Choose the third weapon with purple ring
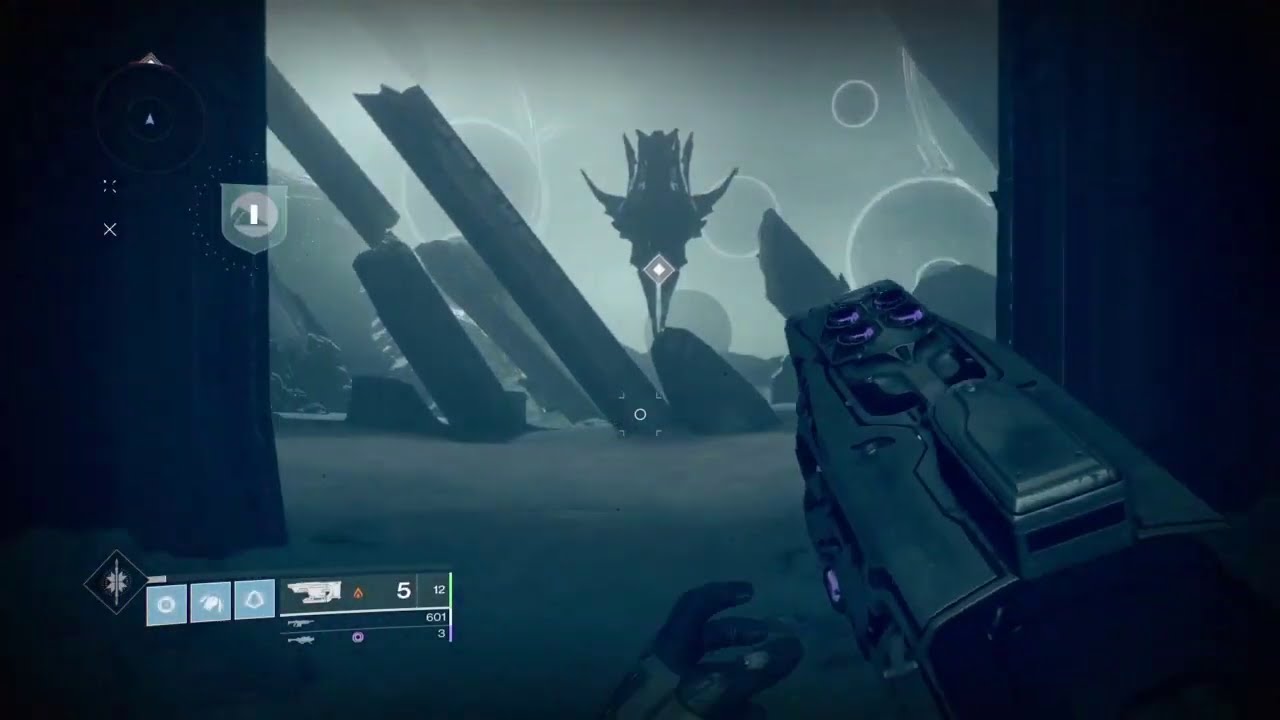The height and width of the screenshot is (720, 1280). click(300, 636)
